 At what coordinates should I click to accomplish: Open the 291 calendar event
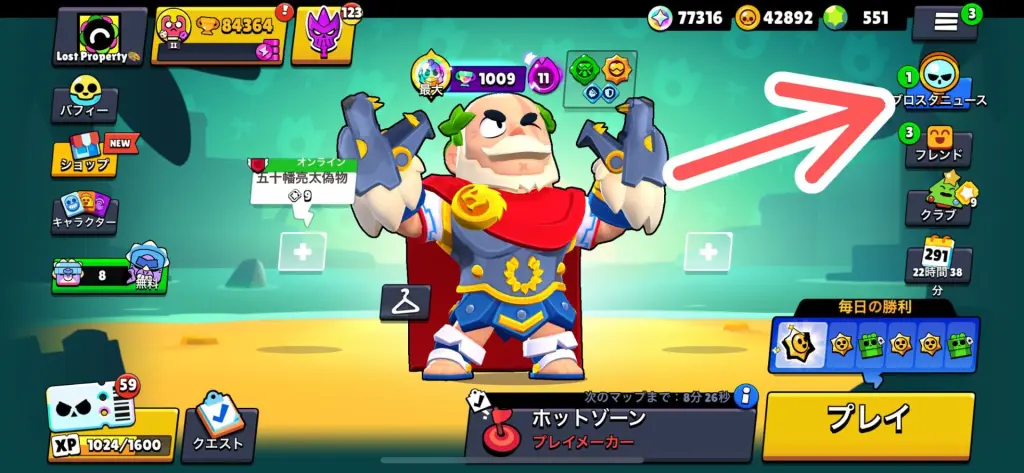937,262
